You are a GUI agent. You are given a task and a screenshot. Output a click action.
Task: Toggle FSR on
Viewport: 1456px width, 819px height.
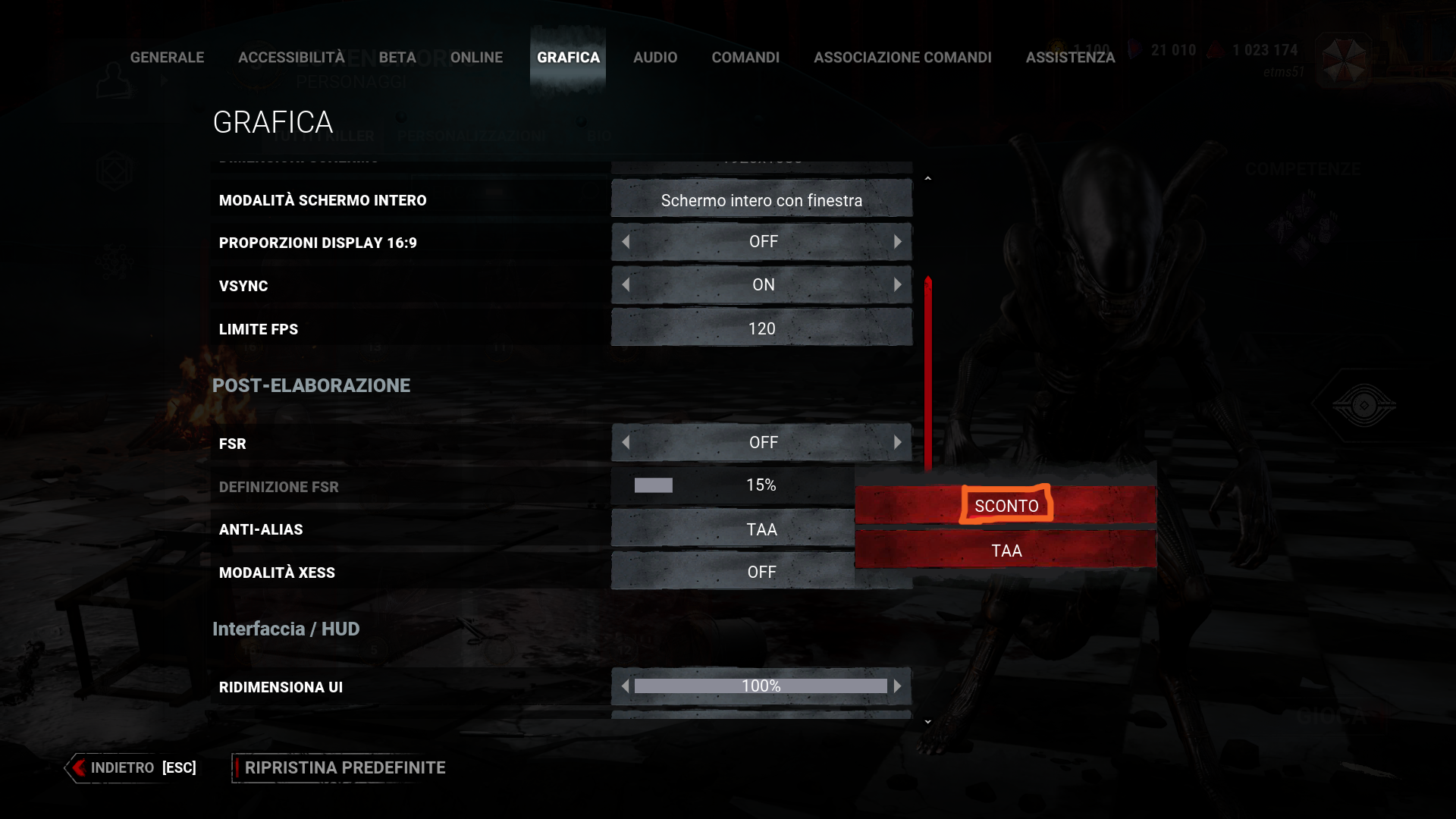pyautogui.click(x=899, y=442)
